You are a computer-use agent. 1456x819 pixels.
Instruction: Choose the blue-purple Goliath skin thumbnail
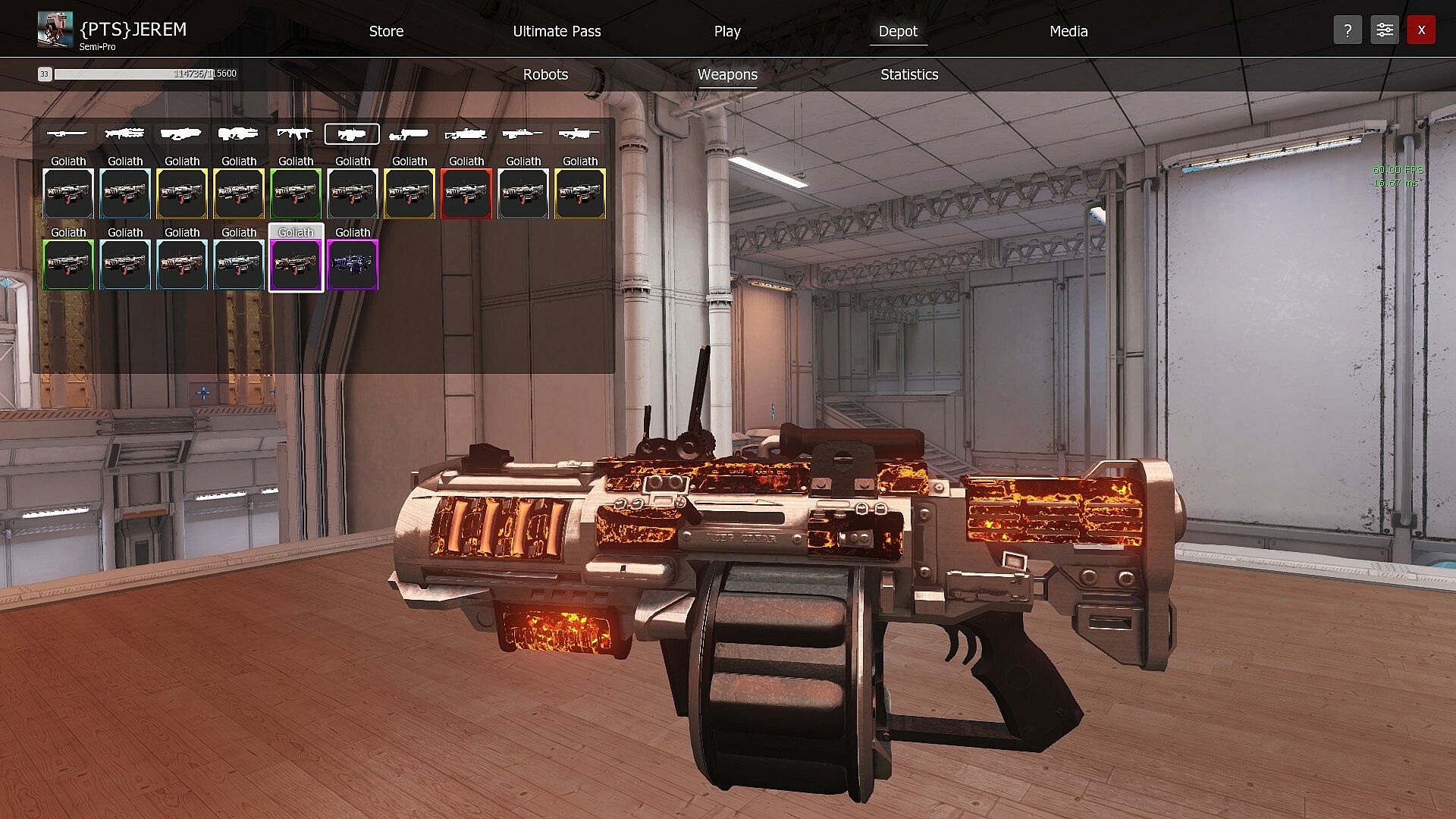[x=353, y=265]
